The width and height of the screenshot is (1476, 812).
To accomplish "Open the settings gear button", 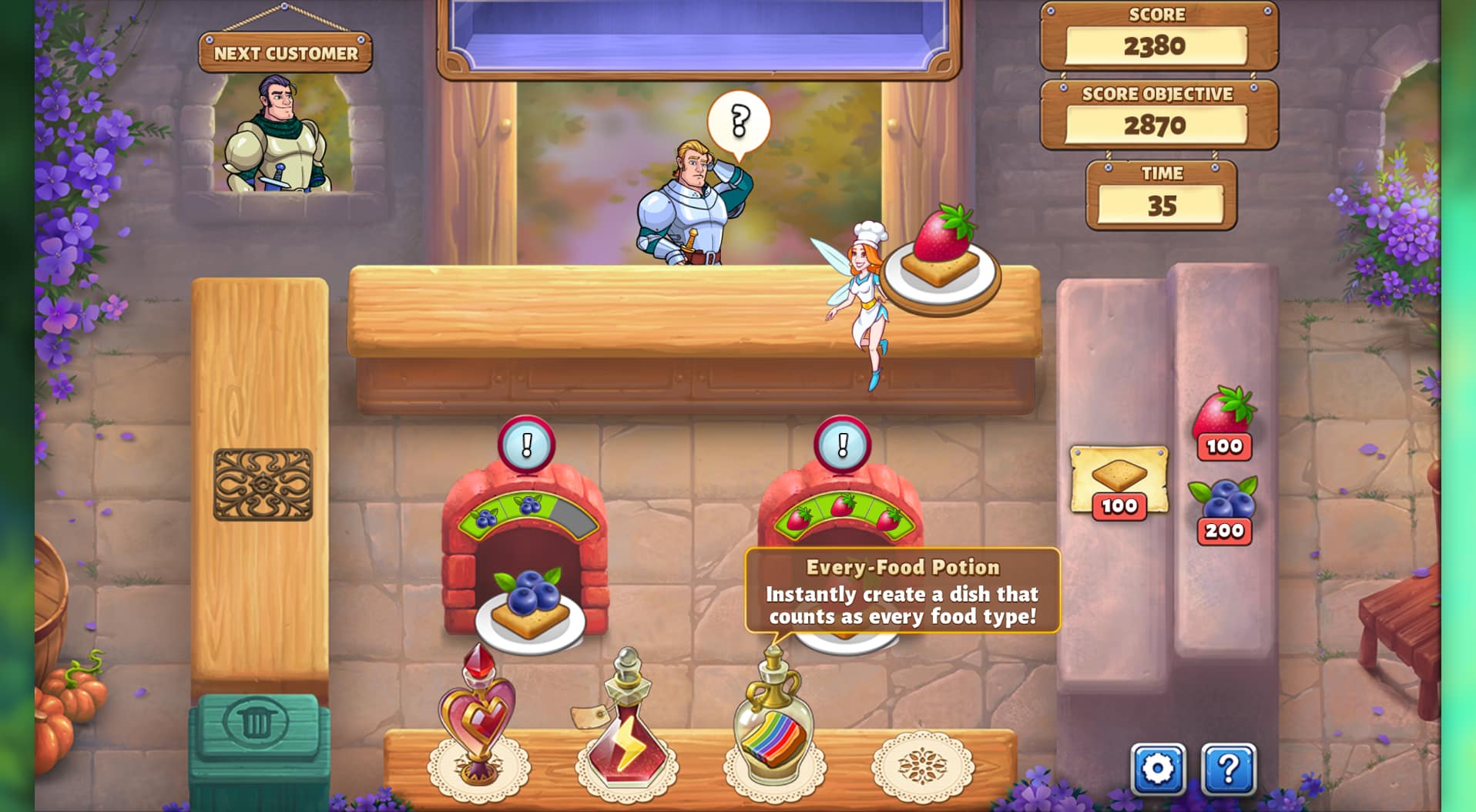I will click(1157, 768).
